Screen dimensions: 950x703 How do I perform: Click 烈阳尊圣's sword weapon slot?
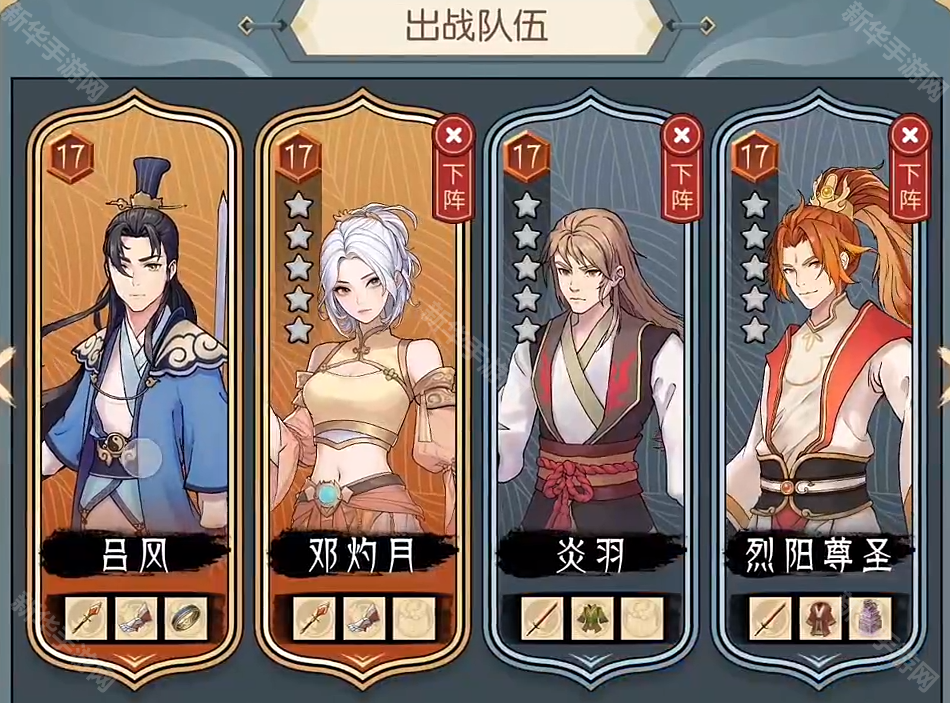(x=769, y=619)
